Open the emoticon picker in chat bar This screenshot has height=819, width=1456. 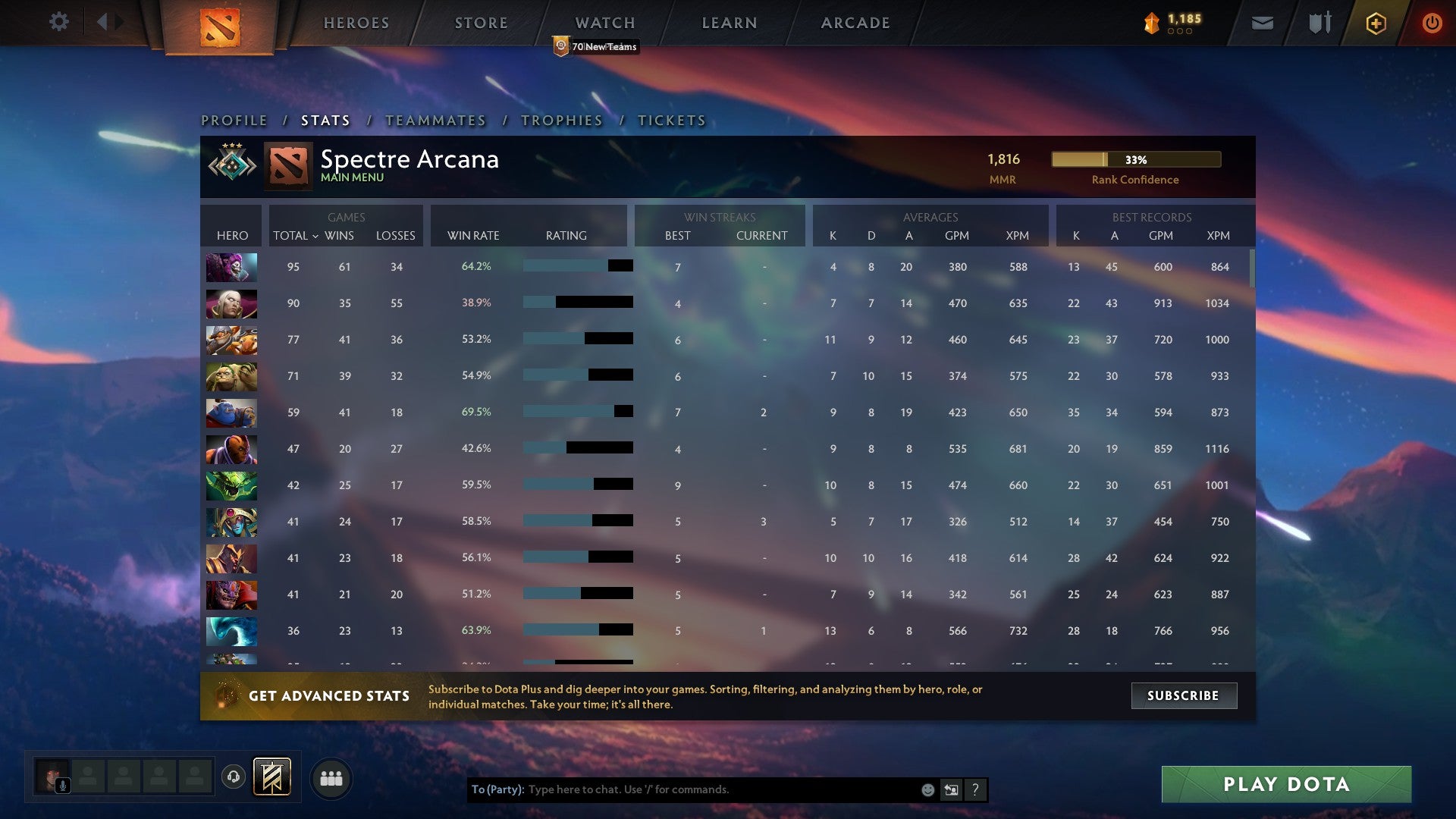[x=929, y=789]
